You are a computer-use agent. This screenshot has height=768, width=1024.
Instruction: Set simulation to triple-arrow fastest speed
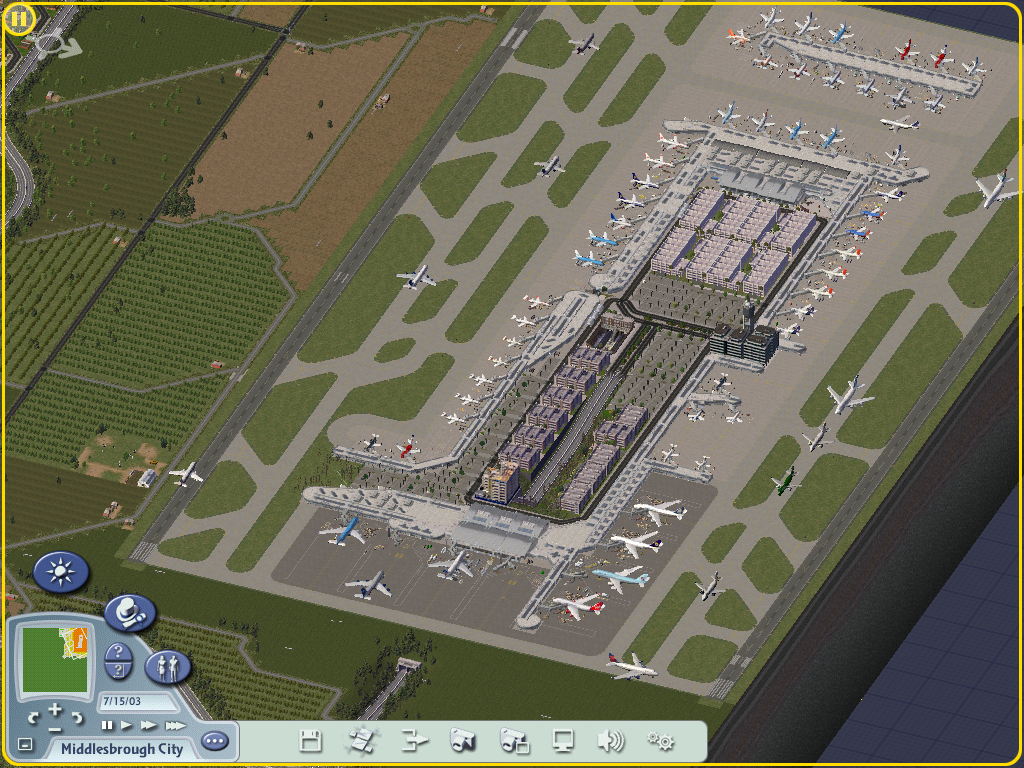[175, 725]
